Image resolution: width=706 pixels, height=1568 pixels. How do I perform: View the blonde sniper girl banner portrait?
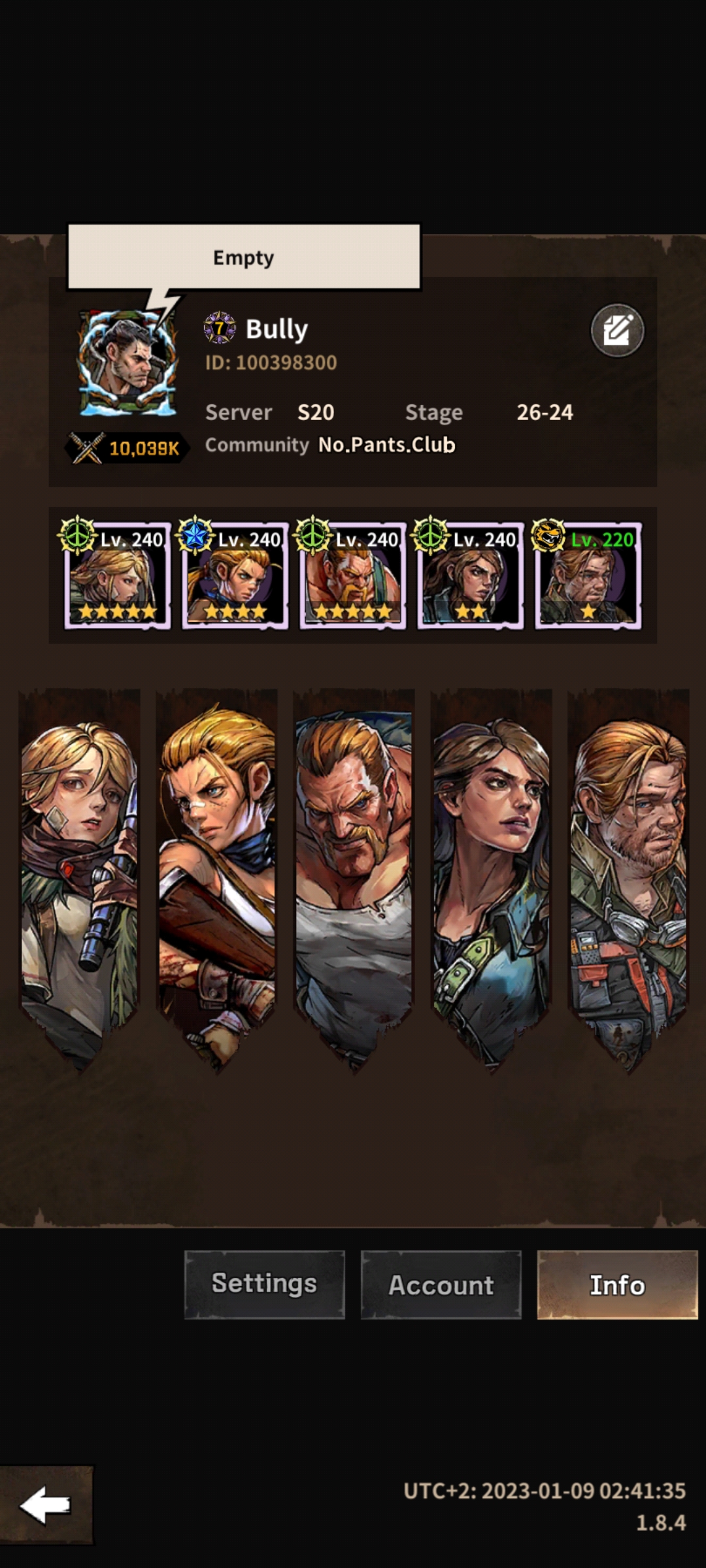(x=80, y=875)
